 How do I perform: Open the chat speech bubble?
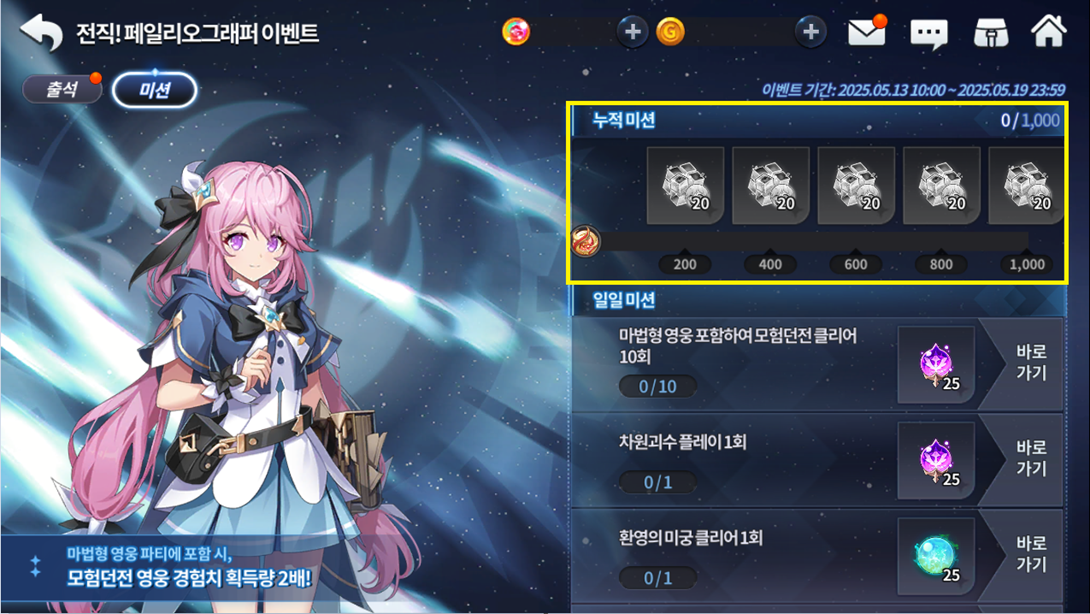pos(929,34)
